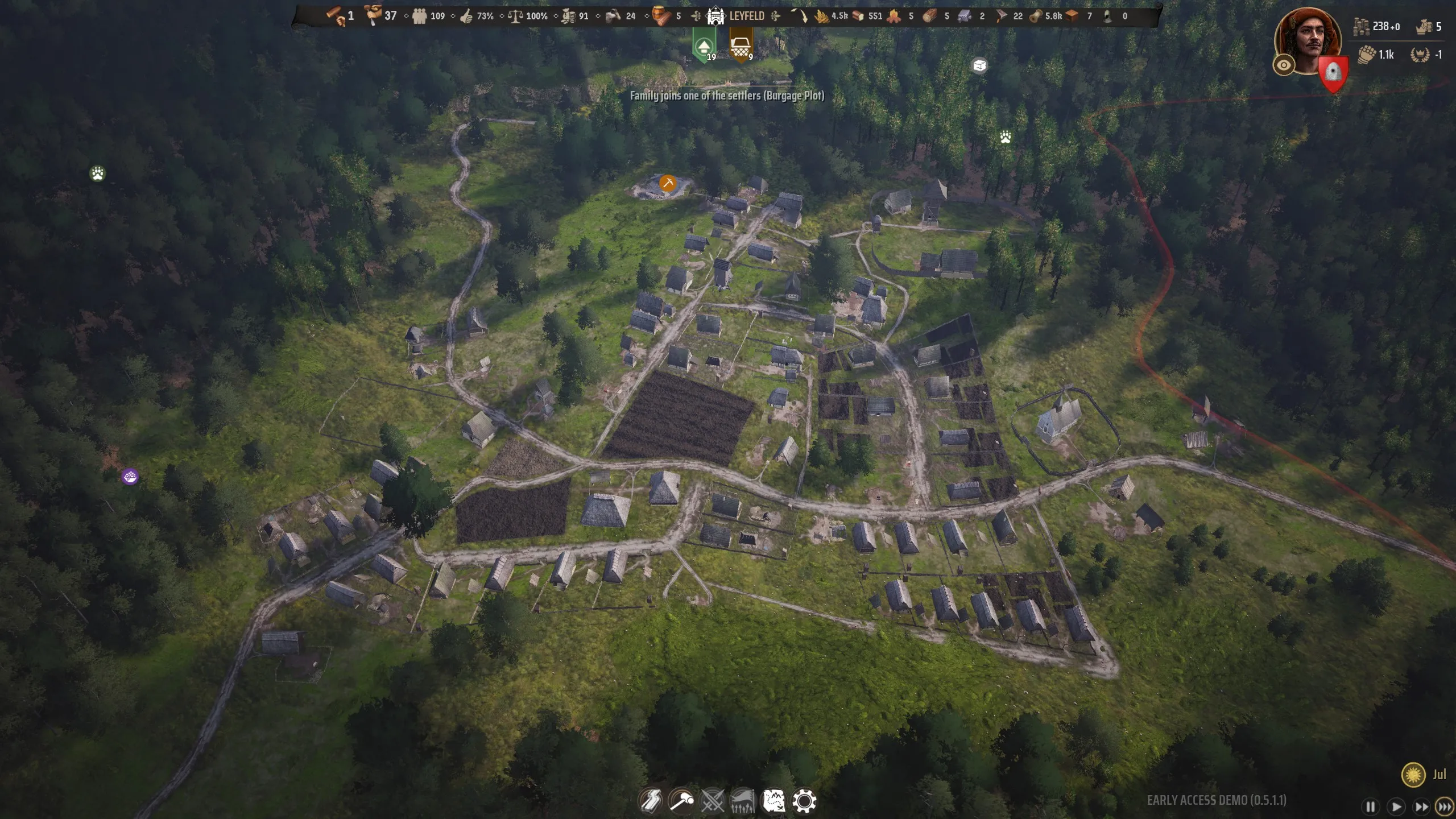Set game speed to double fast-forward

[1421, 806]
